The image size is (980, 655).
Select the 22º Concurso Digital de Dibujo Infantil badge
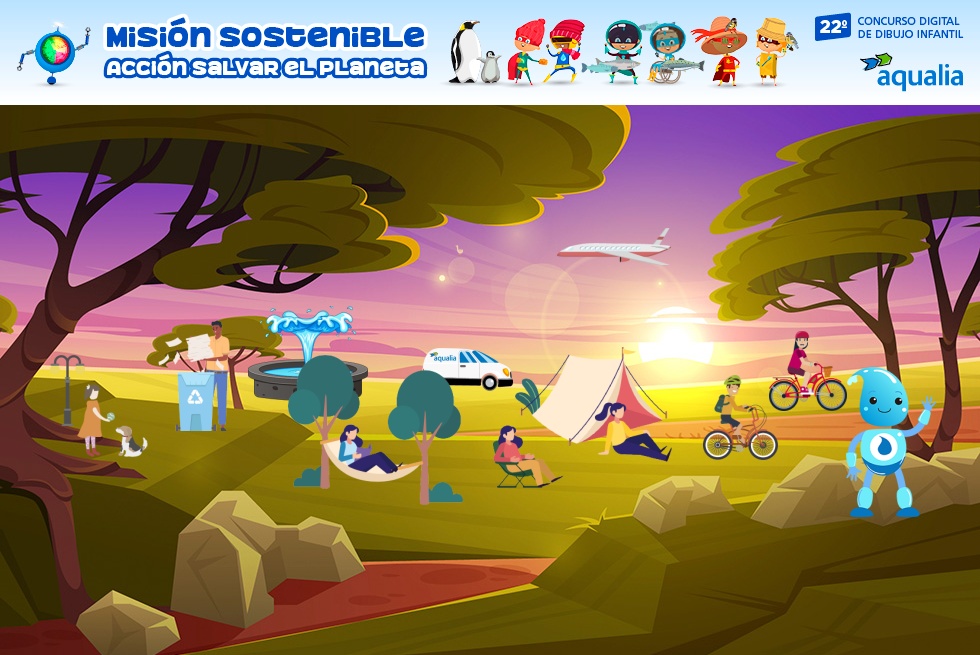point(888,27)
